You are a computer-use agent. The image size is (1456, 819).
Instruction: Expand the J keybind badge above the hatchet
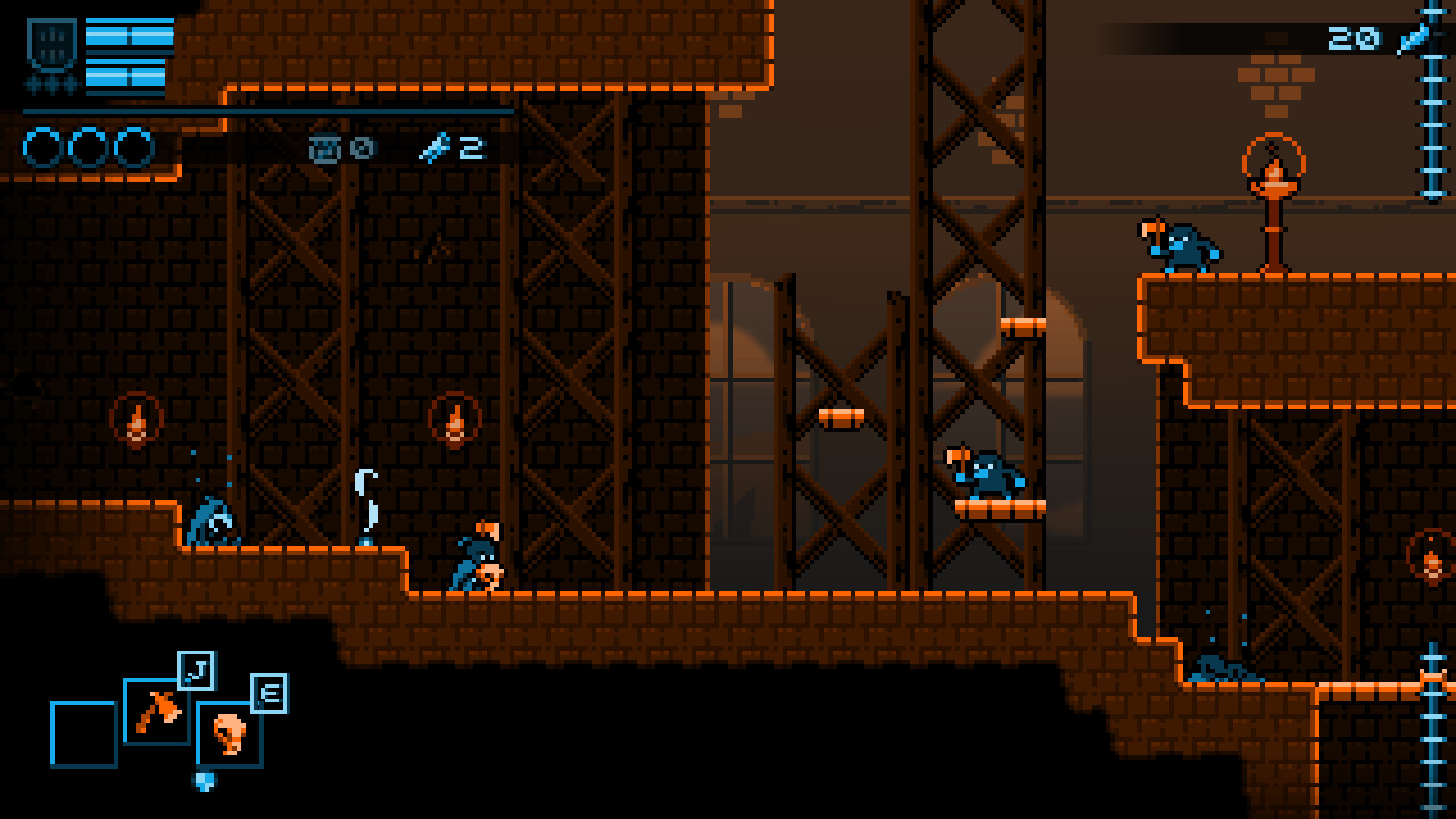pos(196,670)
